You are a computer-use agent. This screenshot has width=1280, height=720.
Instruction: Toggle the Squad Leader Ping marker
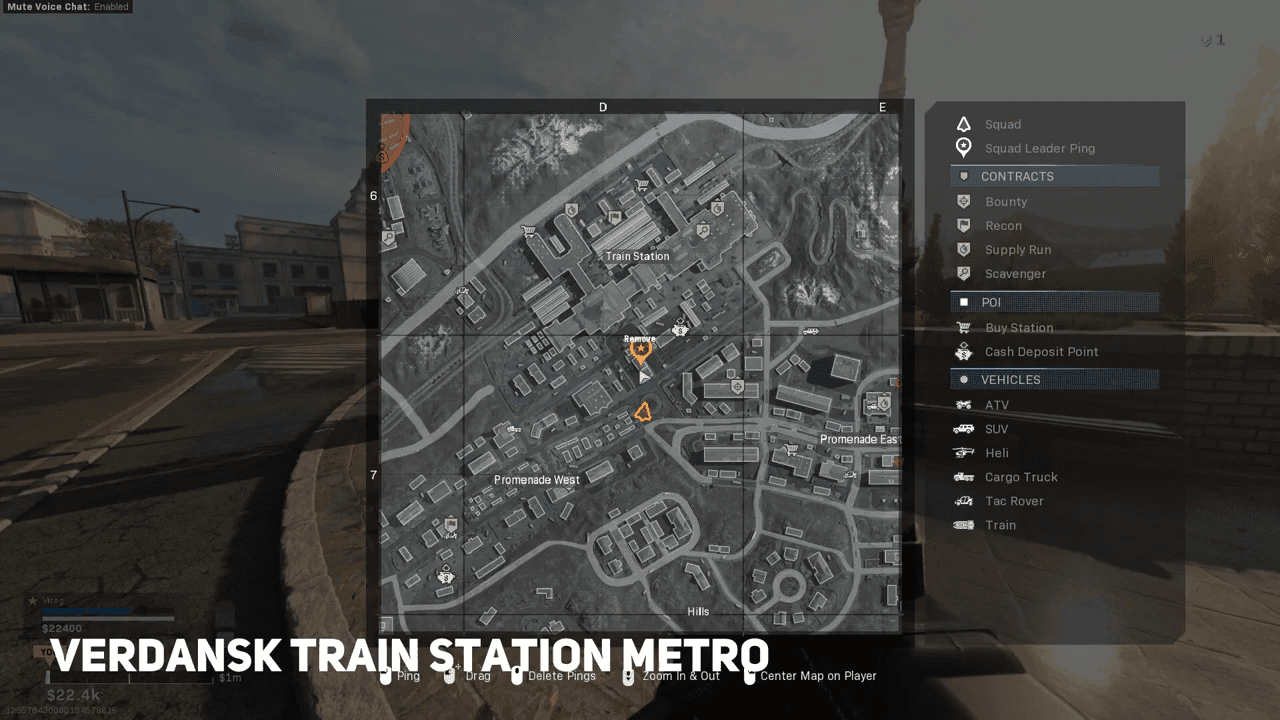[961, 148]
